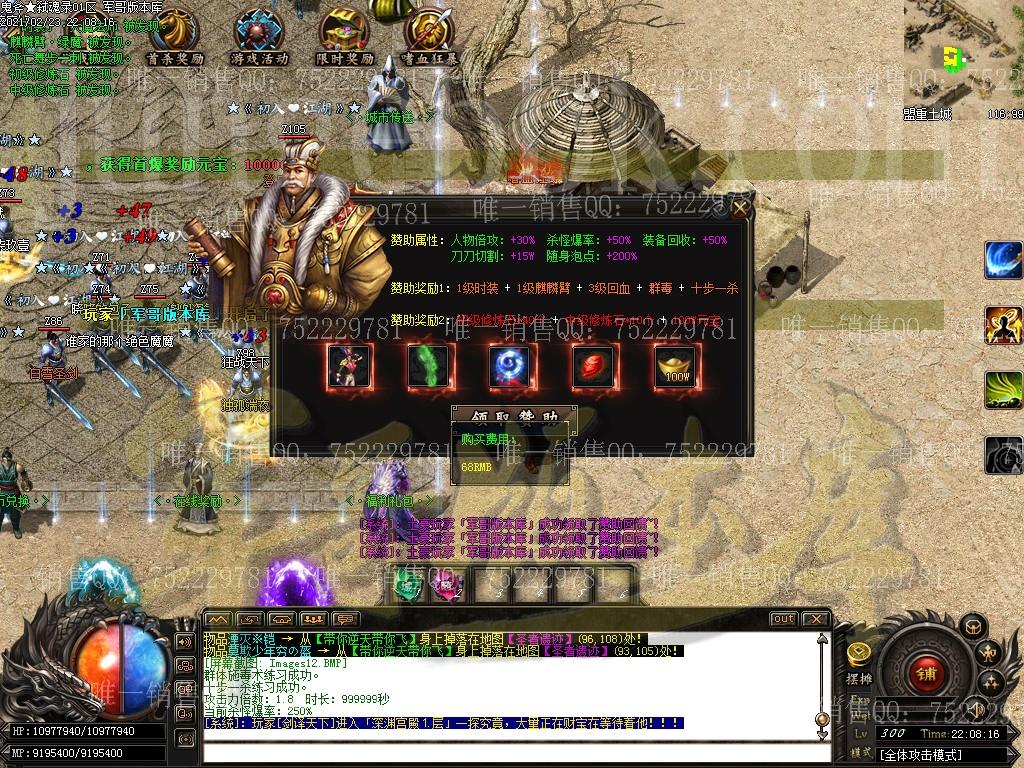
Task: Close the sponsorship reward dialog
Action: pos(740,208)
